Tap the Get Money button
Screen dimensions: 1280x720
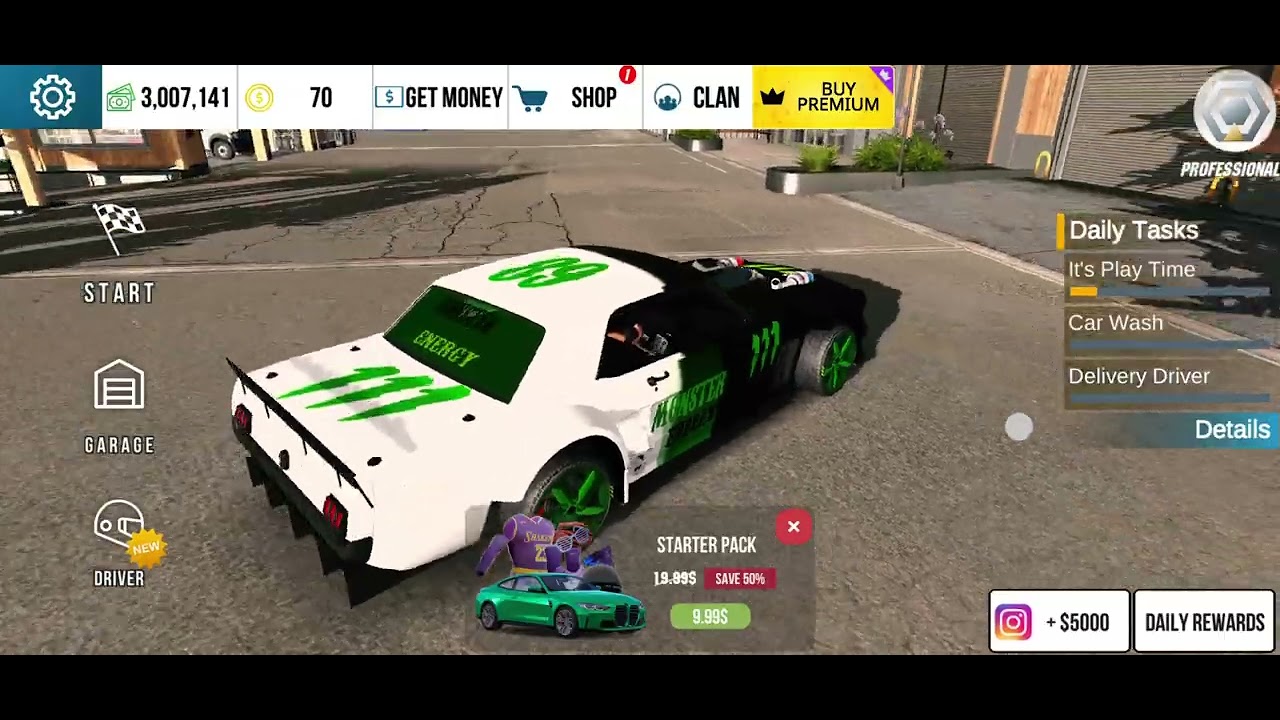point(439,97)
